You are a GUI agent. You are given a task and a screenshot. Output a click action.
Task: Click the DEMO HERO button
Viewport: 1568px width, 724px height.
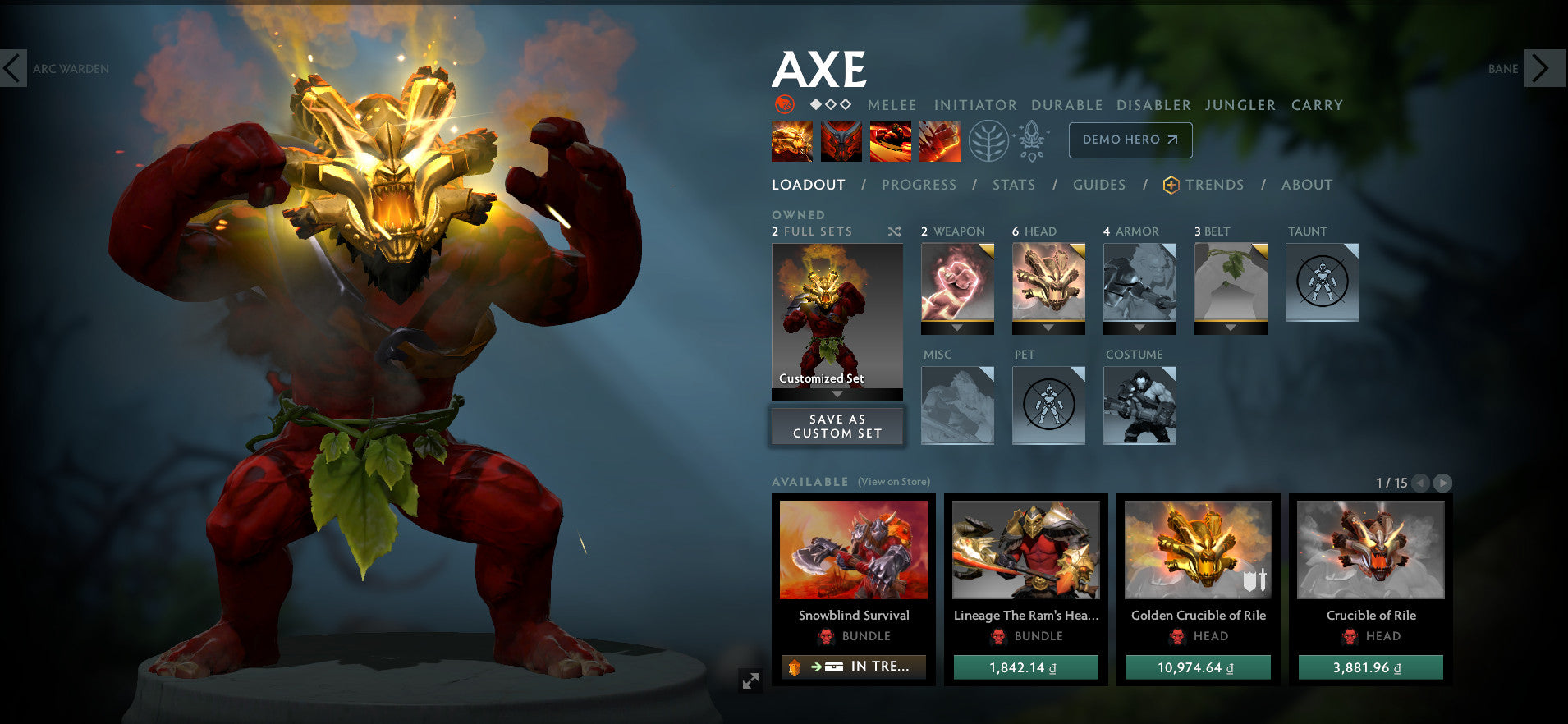pyautogui.click(x=1130, y=140)
